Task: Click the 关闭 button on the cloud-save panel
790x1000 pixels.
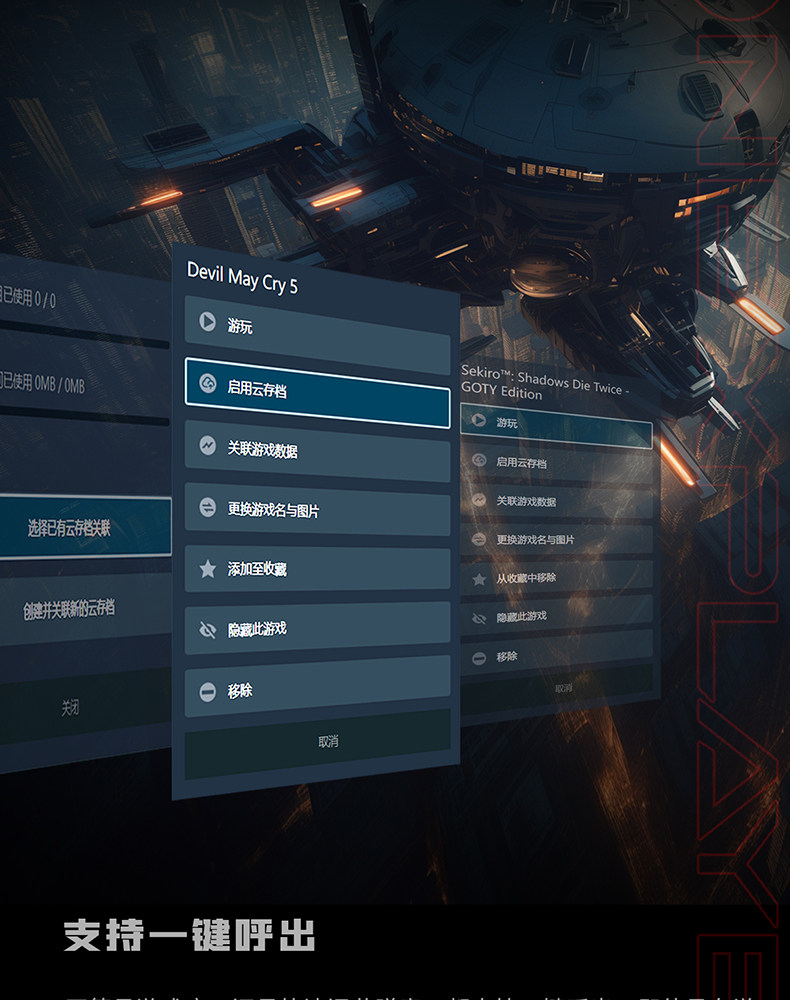Action: 69,708
